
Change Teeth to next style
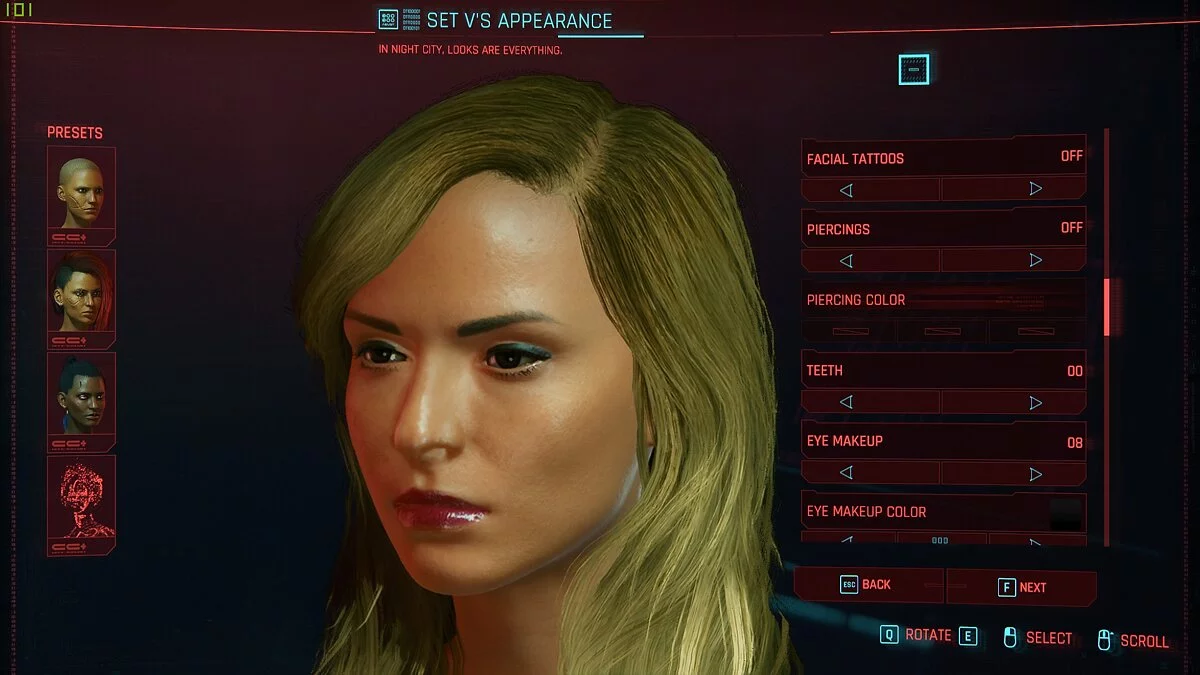(x=1035, y=402)
